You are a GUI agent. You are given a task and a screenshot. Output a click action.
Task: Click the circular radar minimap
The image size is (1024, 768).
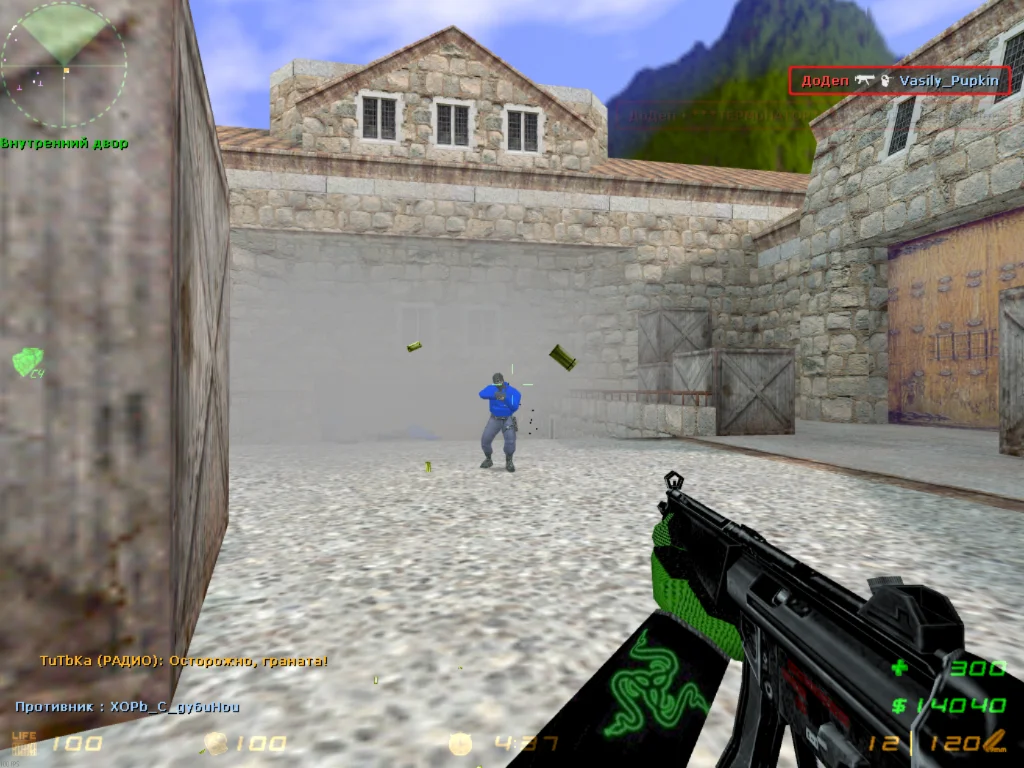tap(64, 65)
